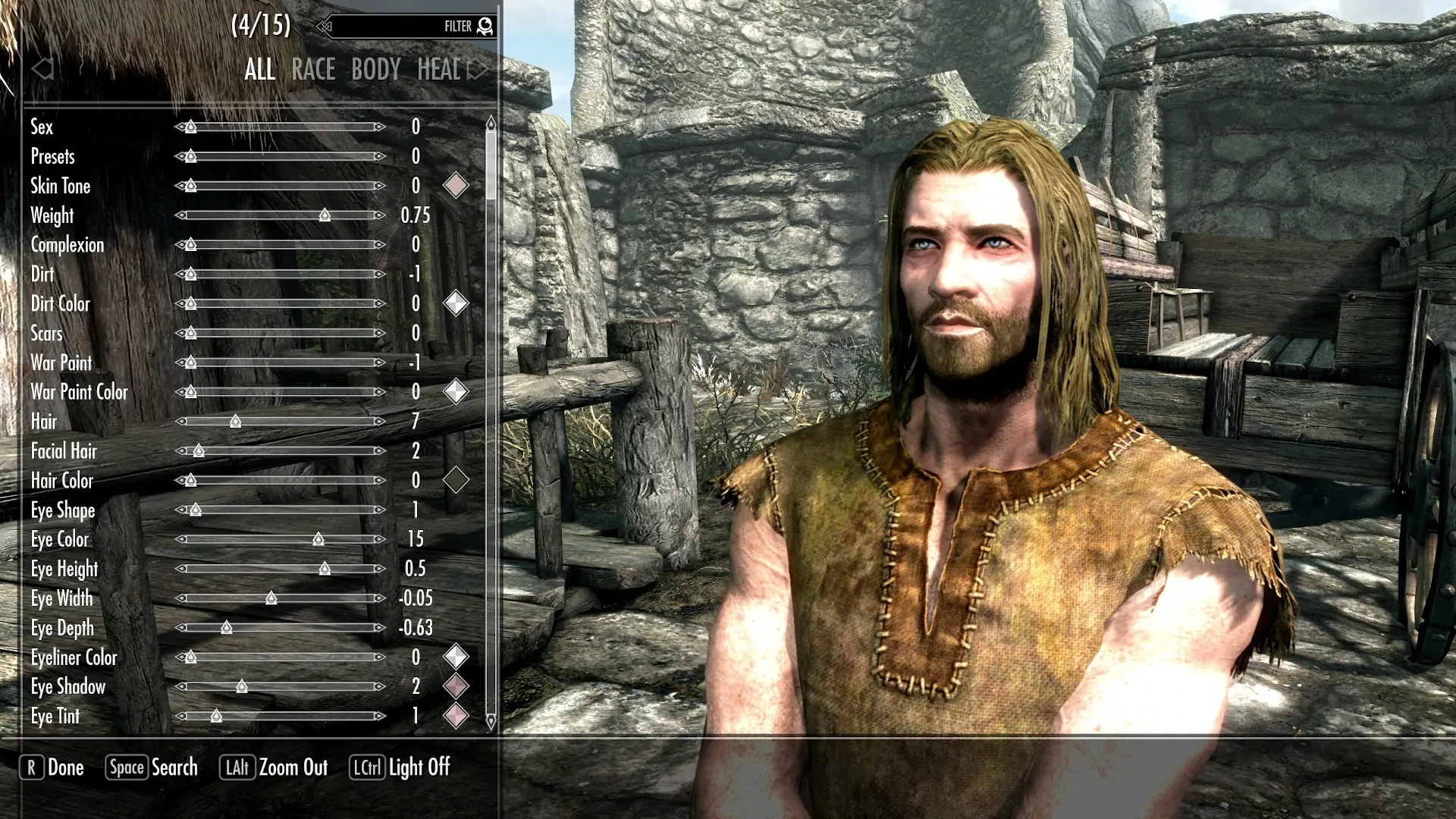Open the Dirt Color swatch
This screenshot has width=1456, height=819.
(x=455, y=303)
